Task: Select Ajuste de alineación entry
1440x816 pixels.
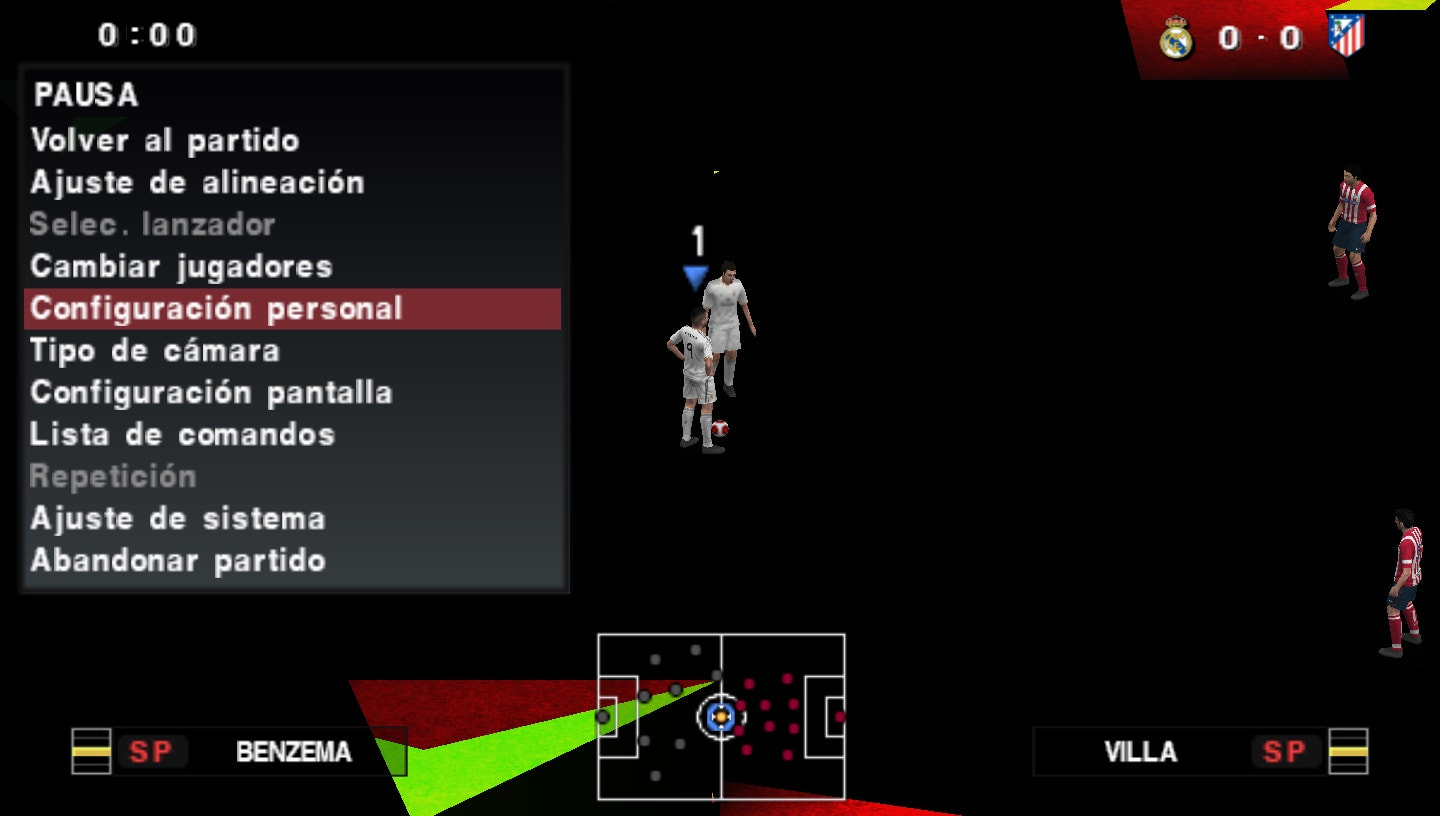Action: 198,183
